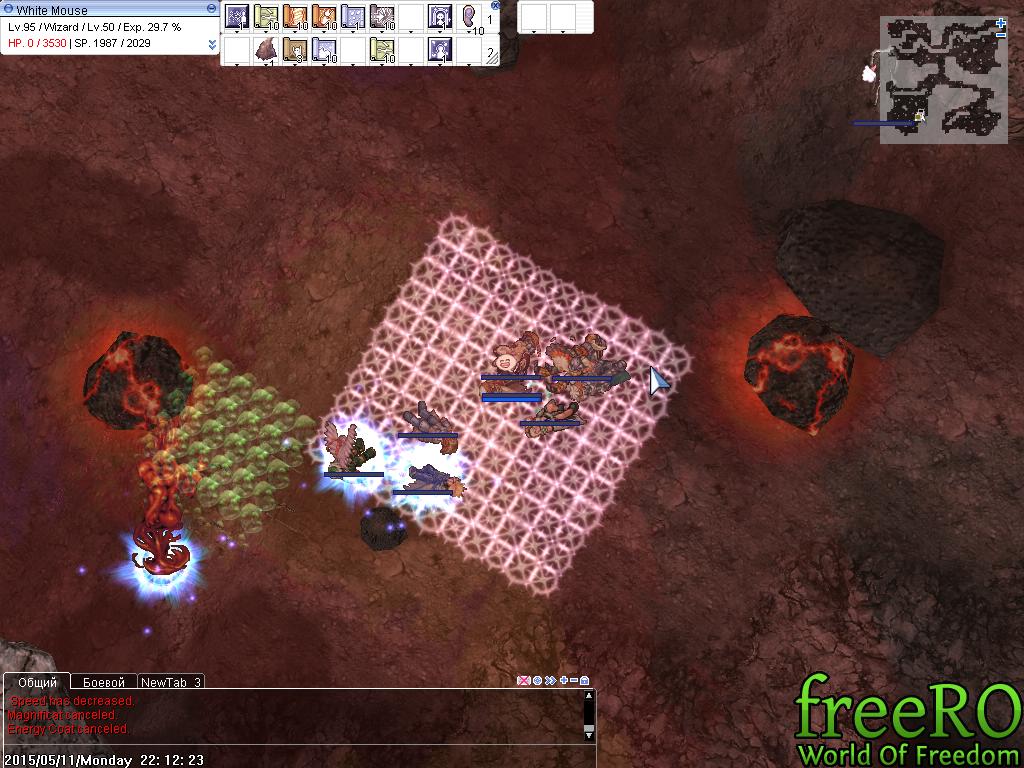Close the skill hotbar
This screenshot has width=1024, height=768.
[495, 6]
